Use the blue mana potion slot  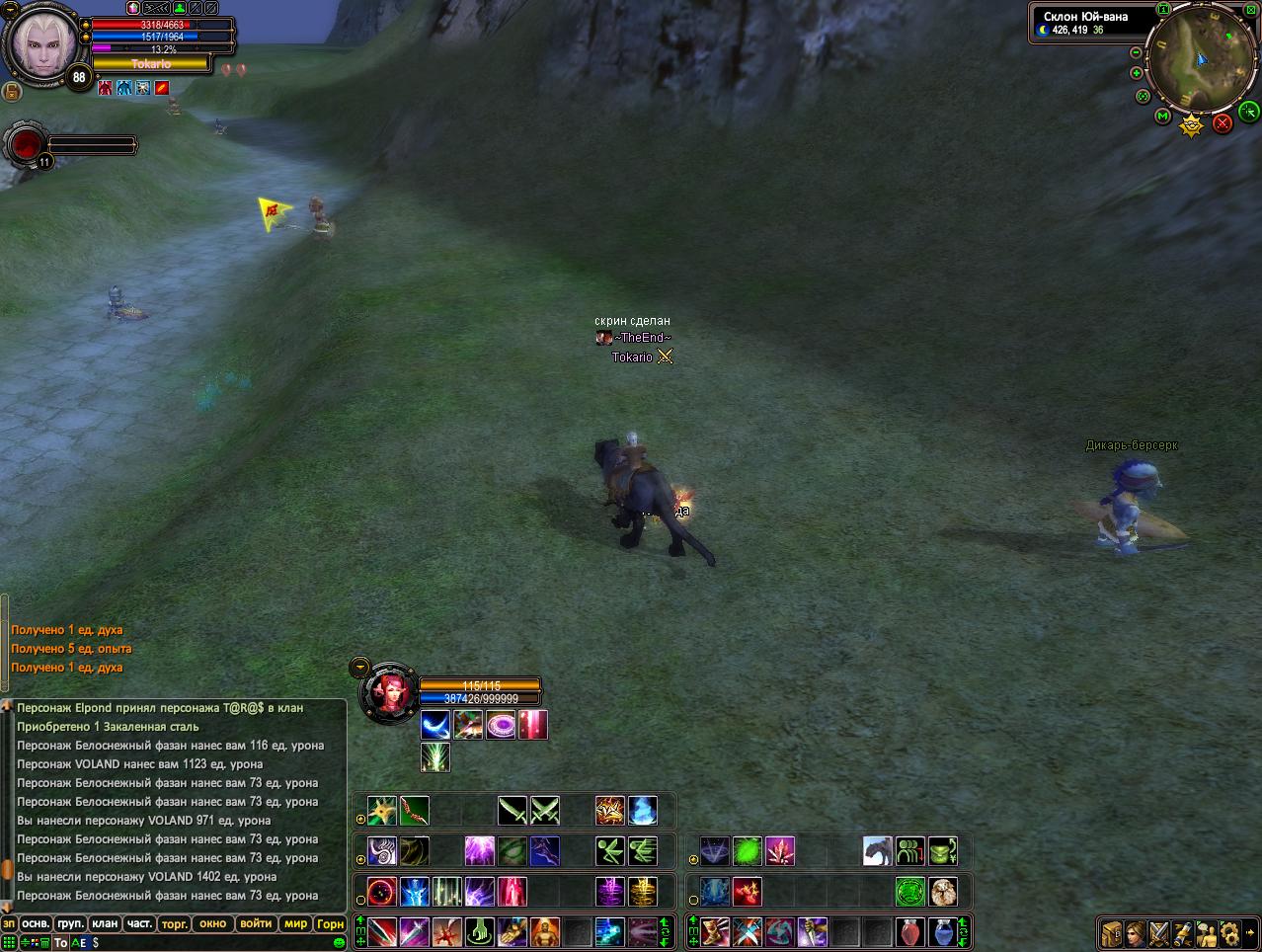pyautogui.click(x=942, y=931)
